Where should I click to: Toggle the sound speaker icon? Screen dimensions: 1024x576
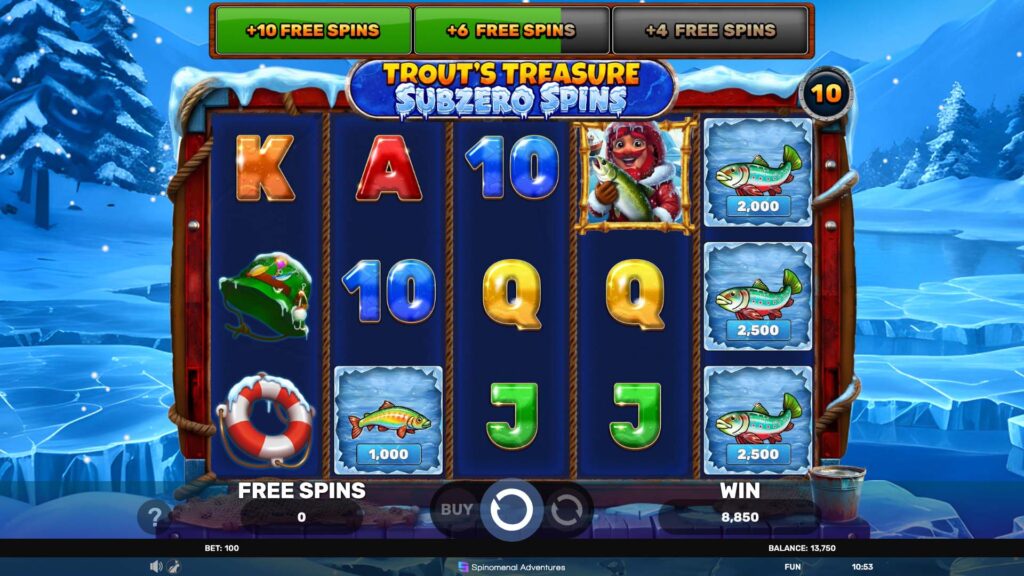coord(155,567)
